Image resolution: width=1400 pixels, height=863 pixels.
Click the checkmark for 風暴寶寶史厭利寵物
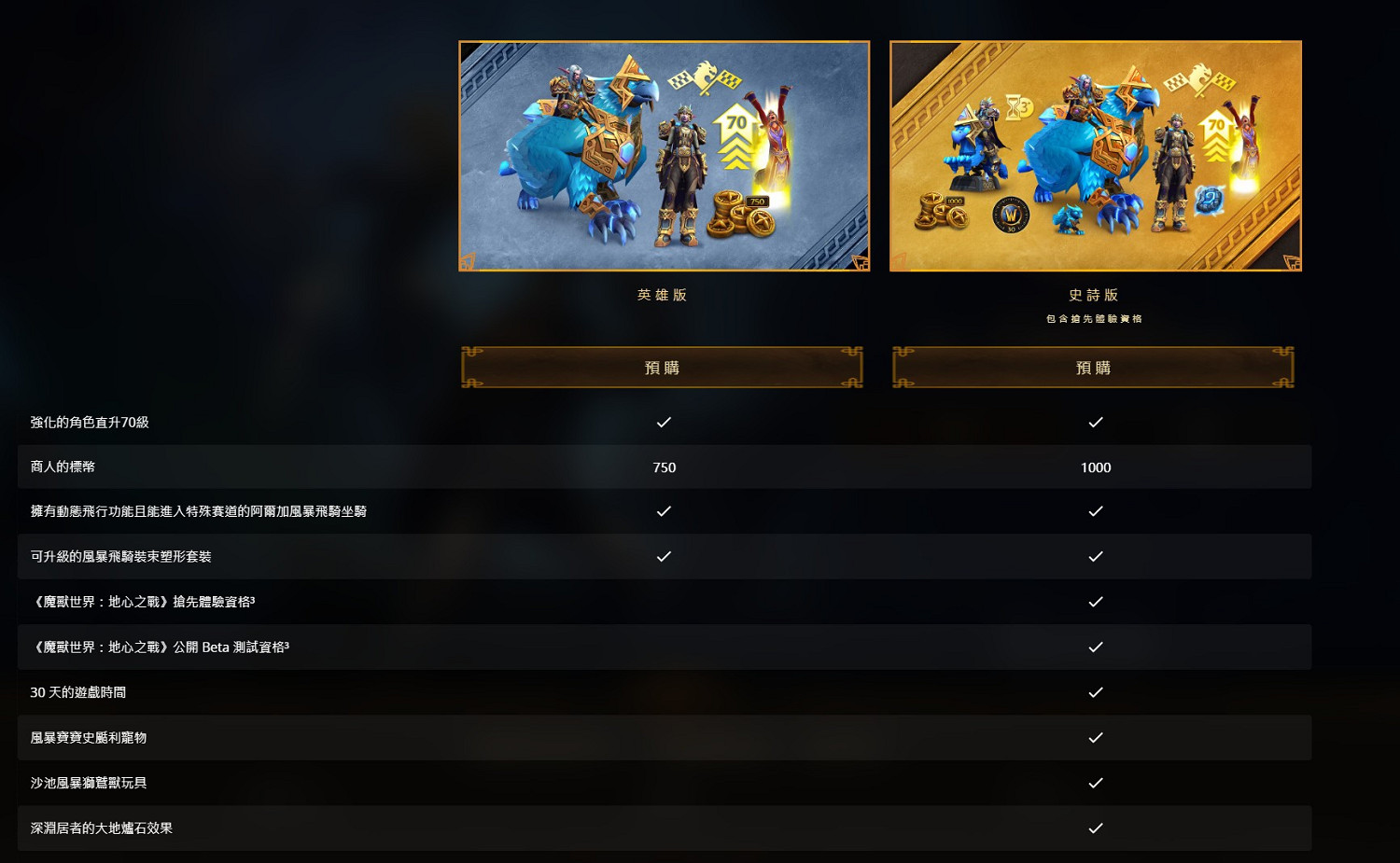(1096, 737)
